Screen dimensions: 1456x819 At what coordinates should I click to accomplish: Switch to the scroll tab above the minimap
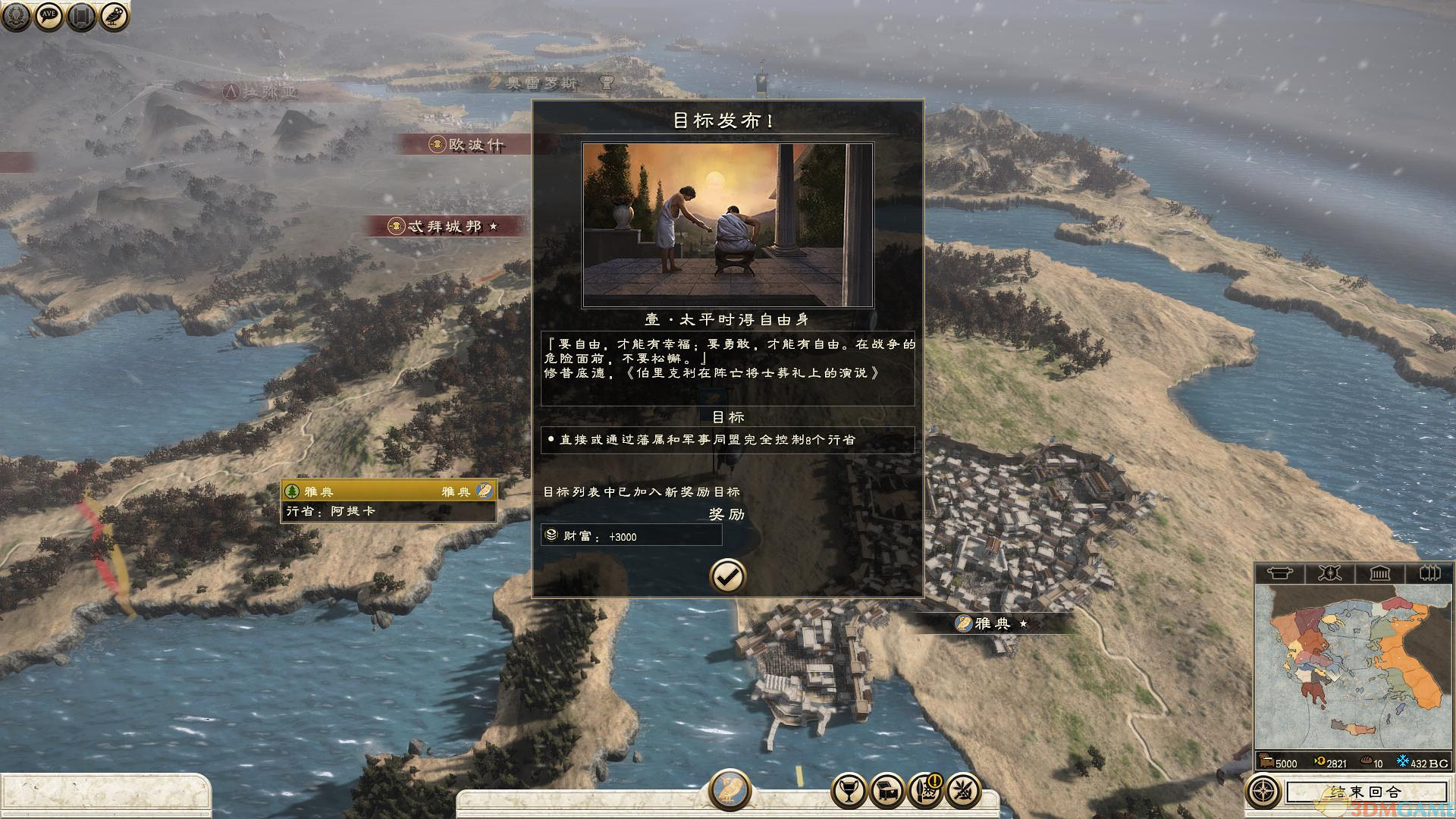click(1280, 573)
